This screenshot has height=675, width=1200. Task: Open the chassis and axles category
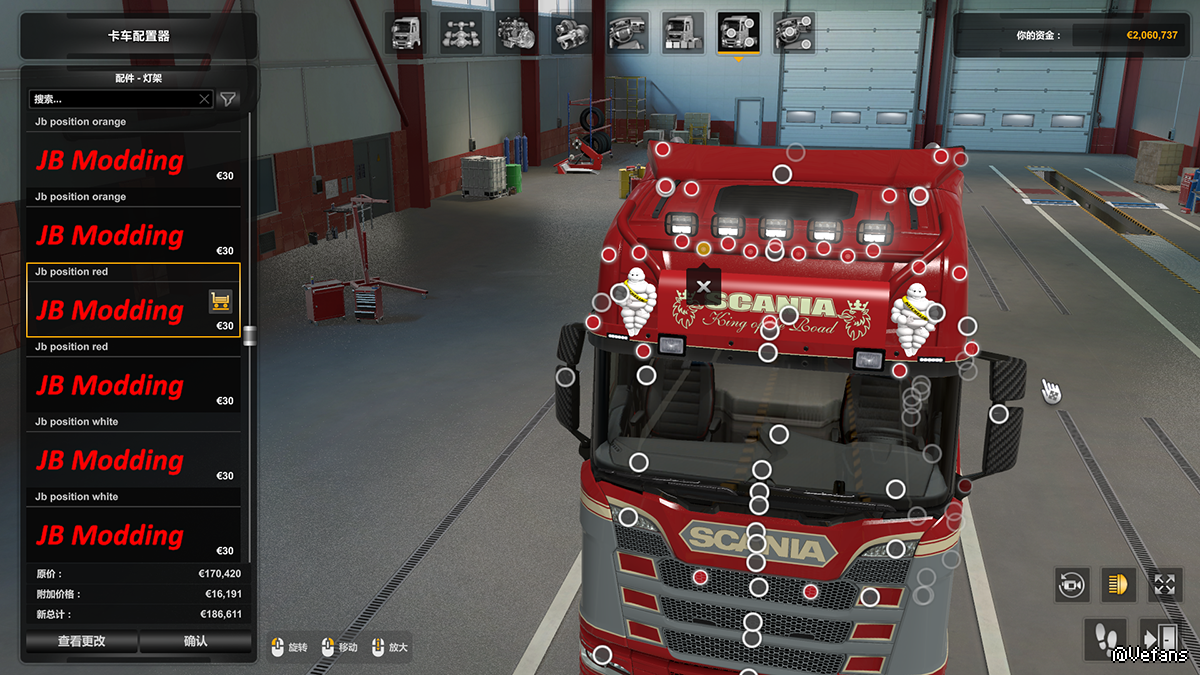461,33
